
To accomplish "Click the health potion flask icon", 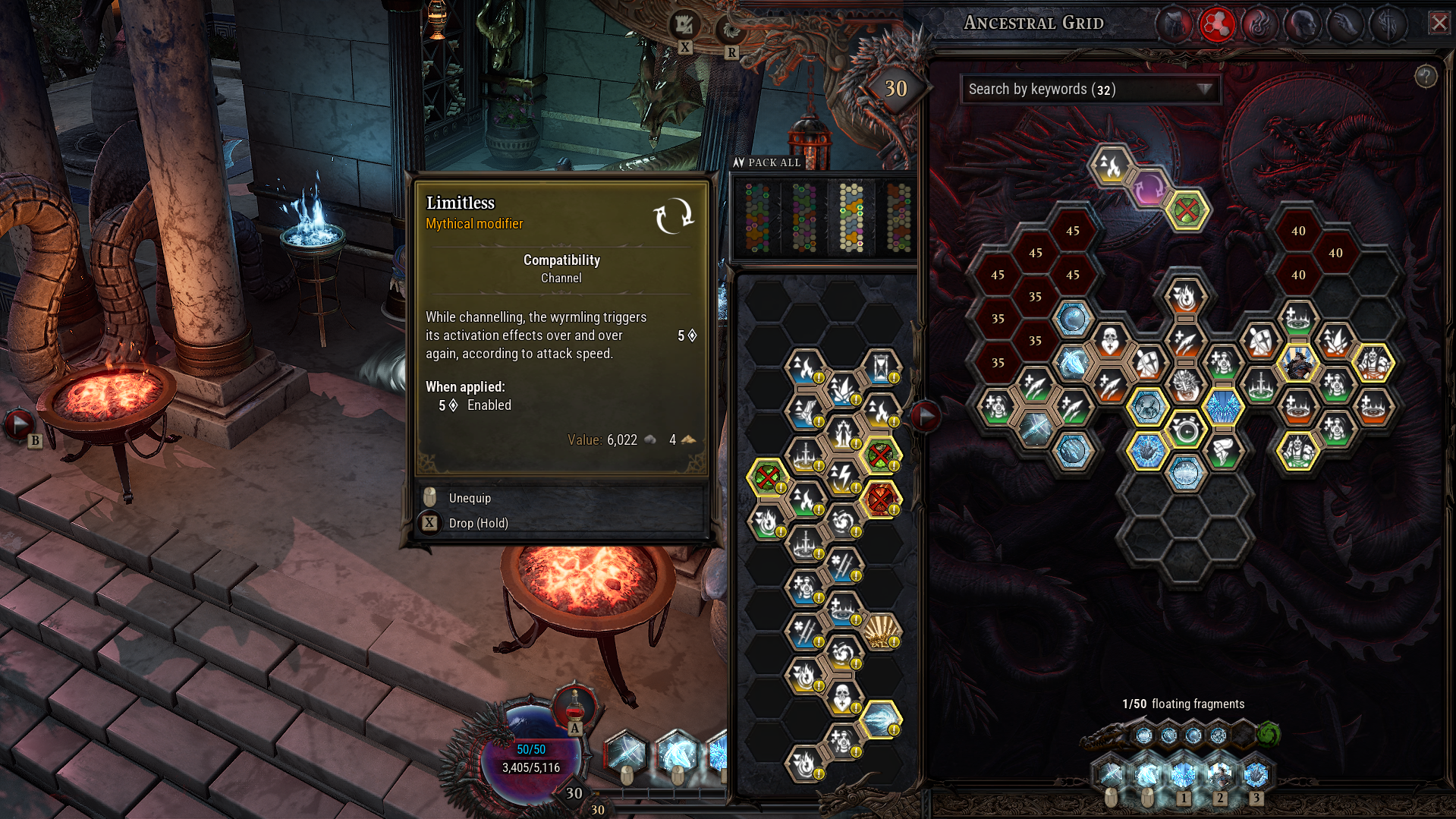I will click(x=574, y=706).
